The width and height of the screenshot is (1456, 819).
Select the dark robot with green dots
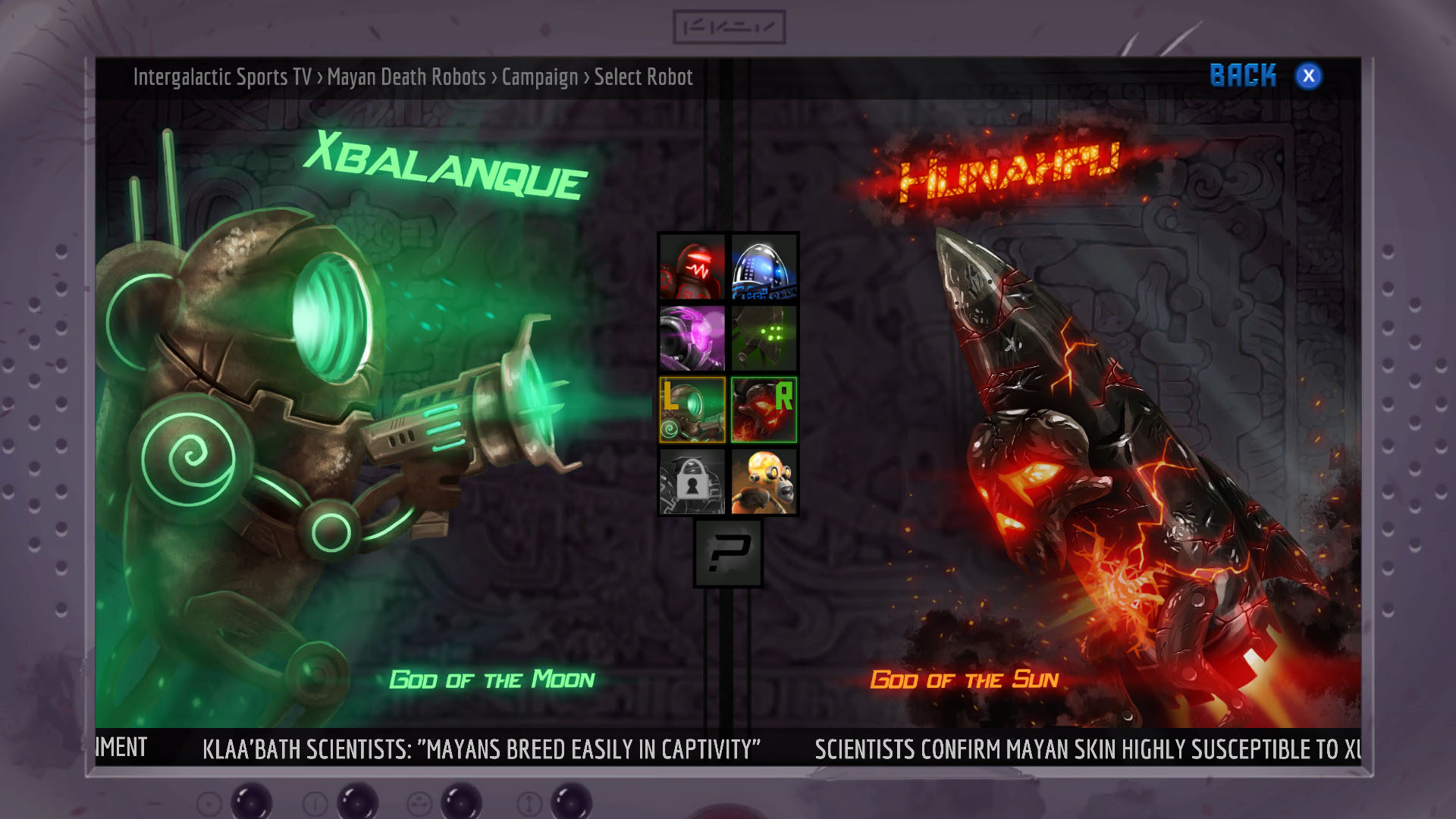764,338
